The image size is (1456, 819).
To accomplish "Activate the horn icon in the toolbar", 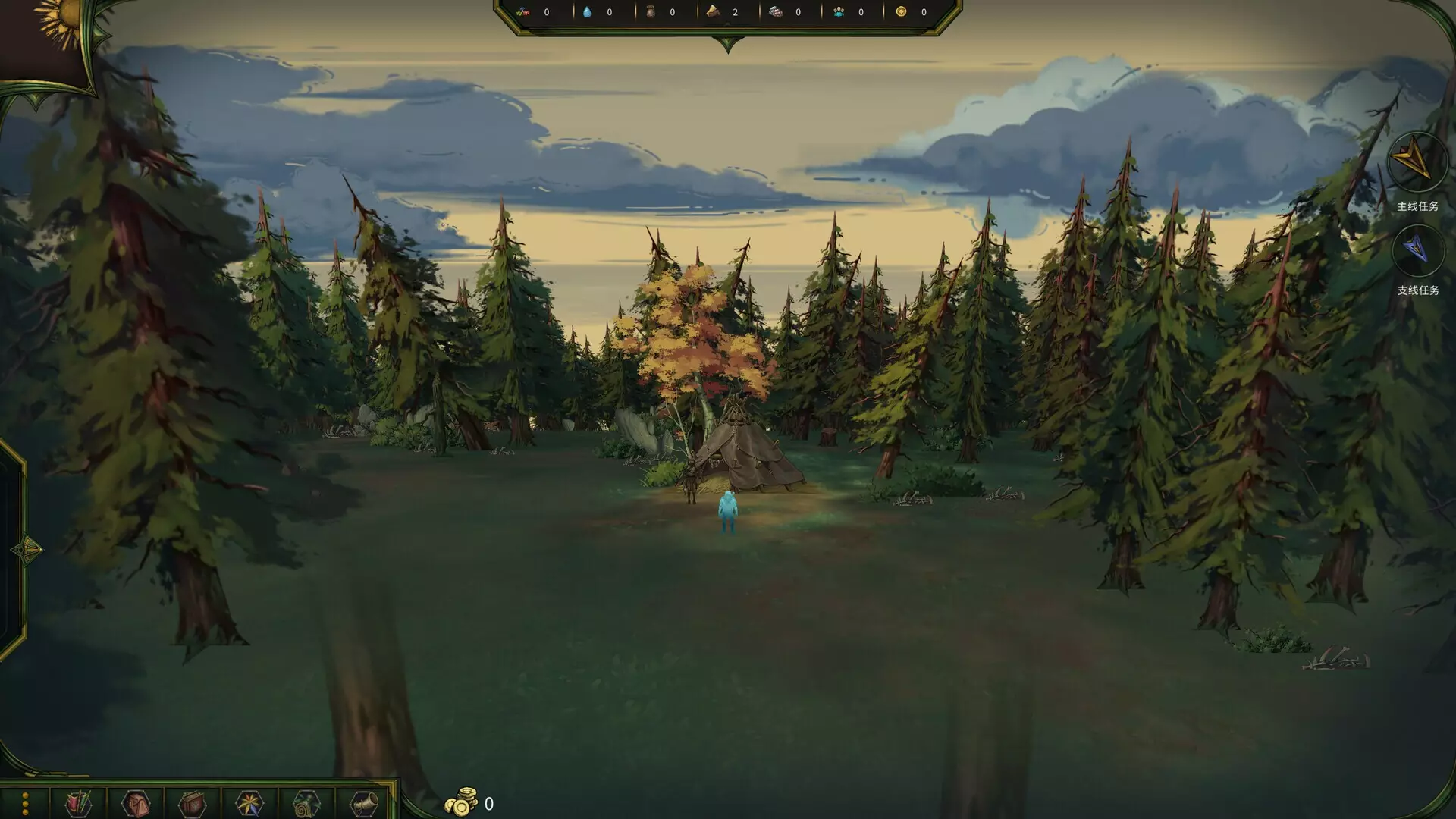I will (x=363, y=803).
